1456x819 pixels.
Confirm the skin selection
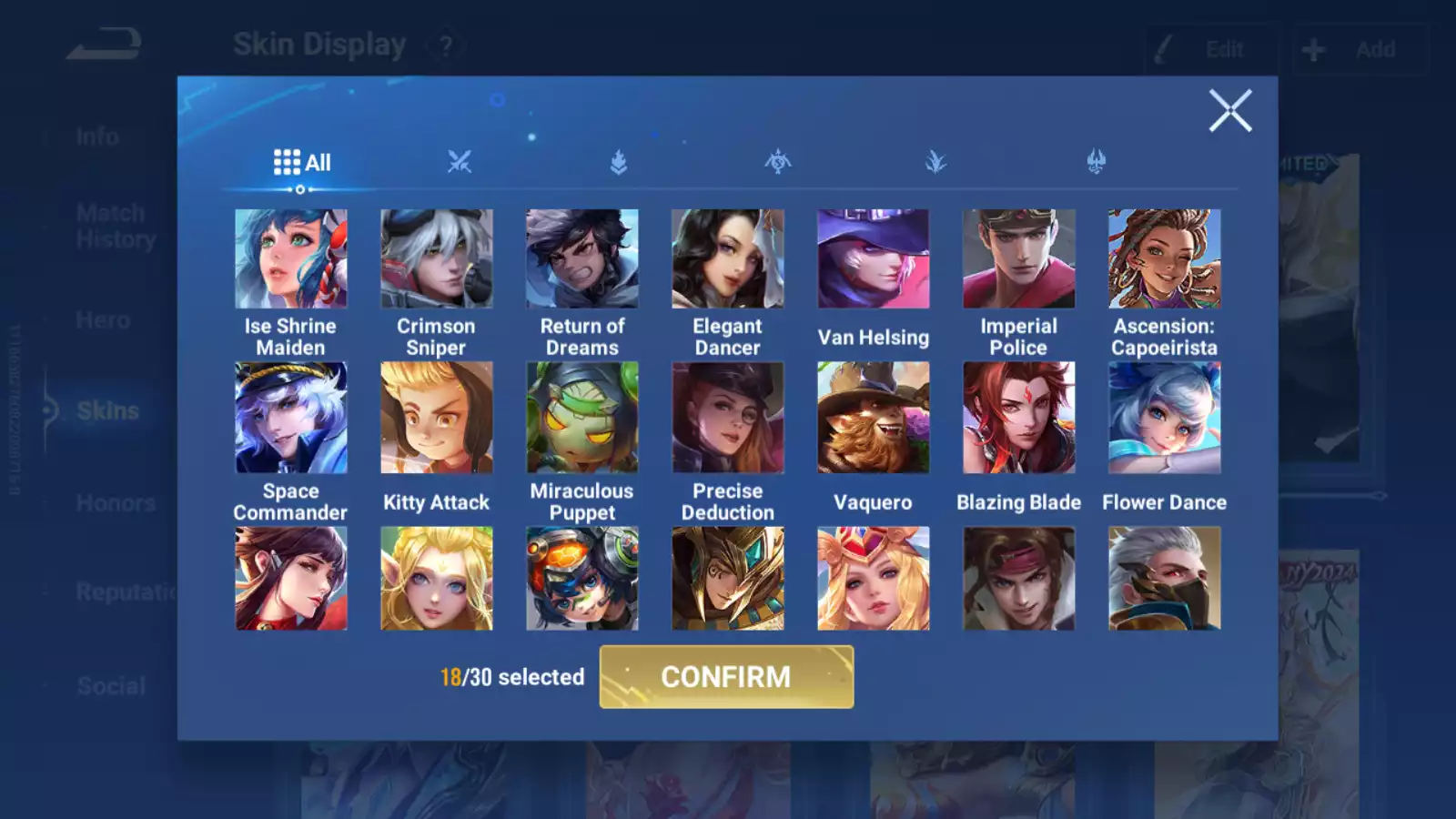point(726,677)
